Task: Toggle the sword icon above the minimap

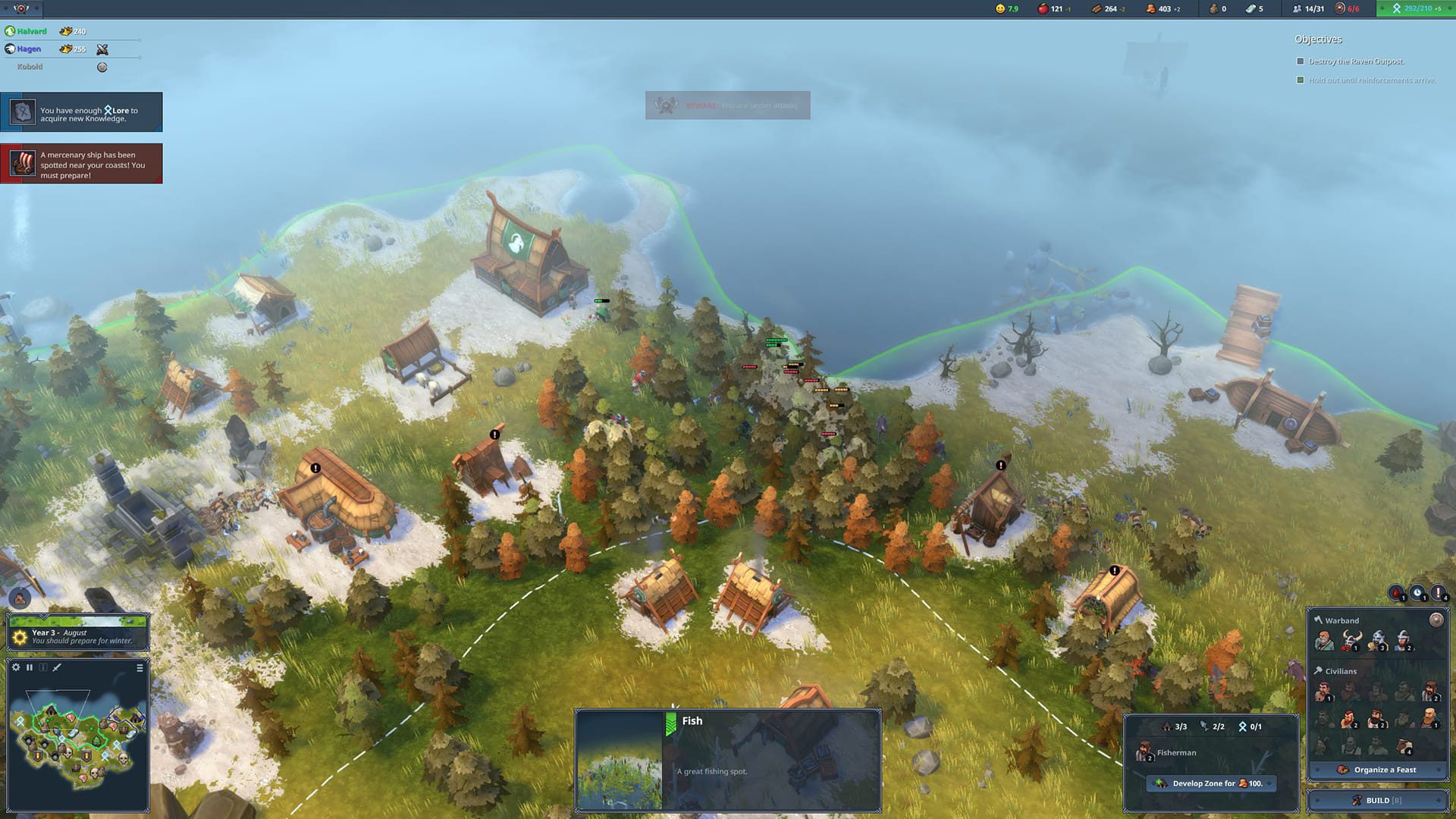Action: pyautogui.click(x=57, y=667)
